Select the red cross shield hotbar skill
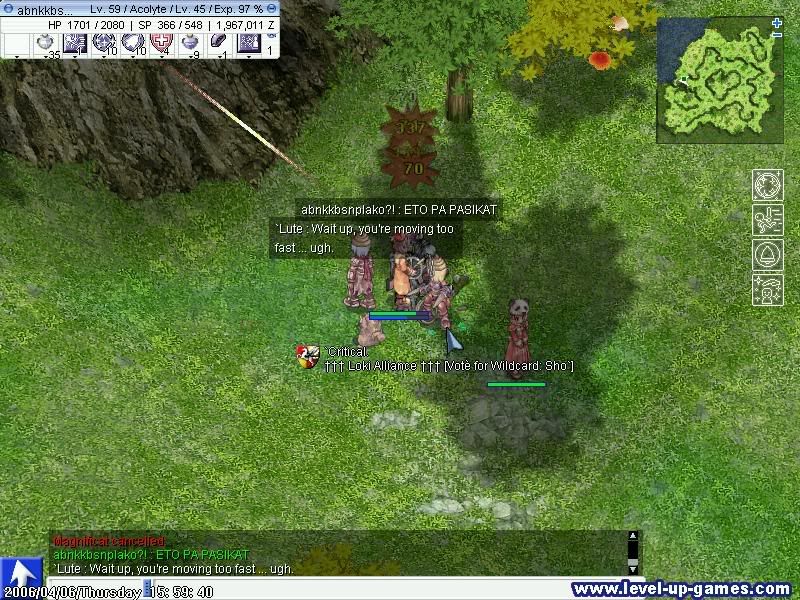800x600 pixels. pyautogui.click(x=161, y=43)
